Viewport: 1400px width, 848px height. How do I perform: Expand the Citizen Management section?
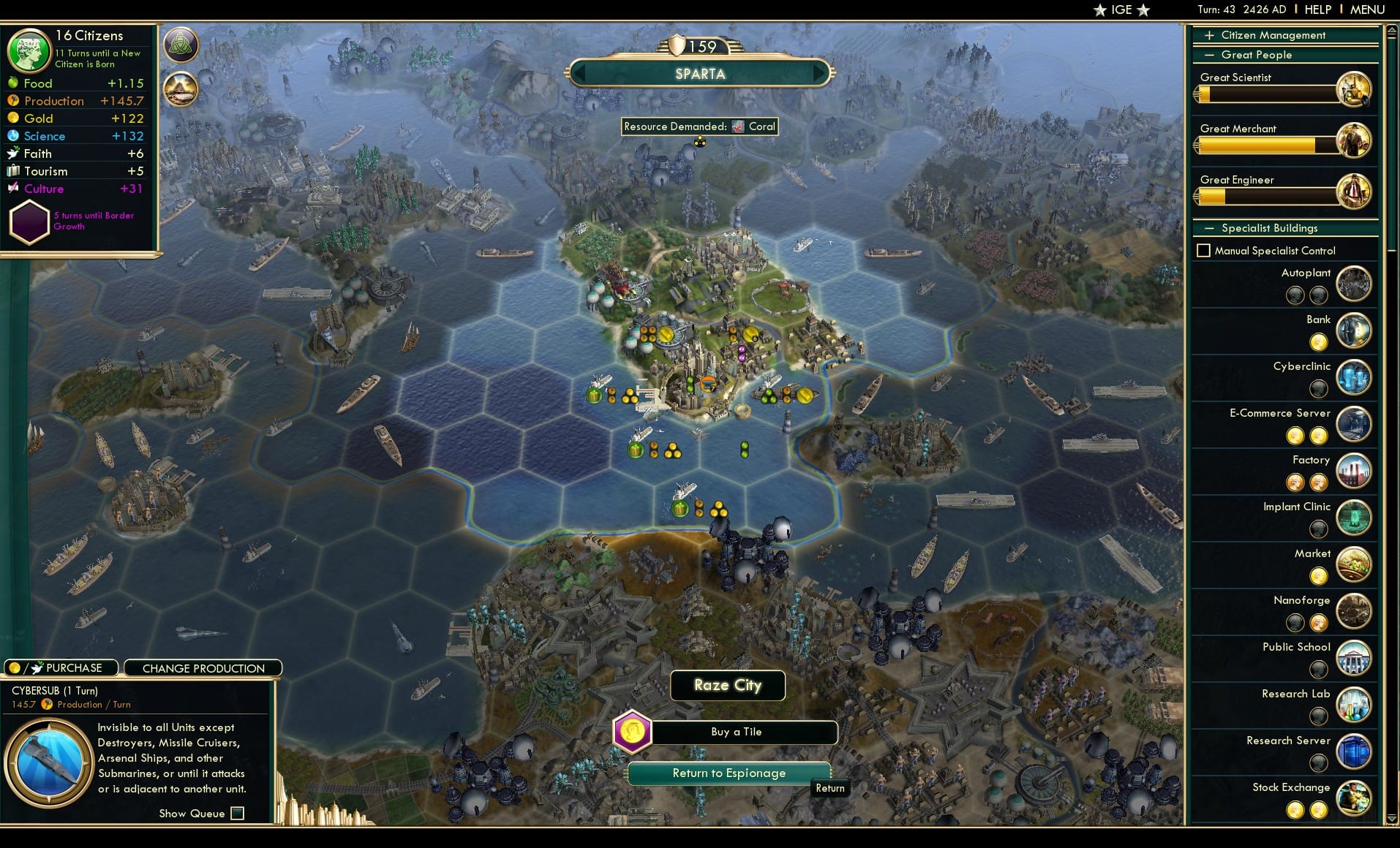pos(1211,34)
